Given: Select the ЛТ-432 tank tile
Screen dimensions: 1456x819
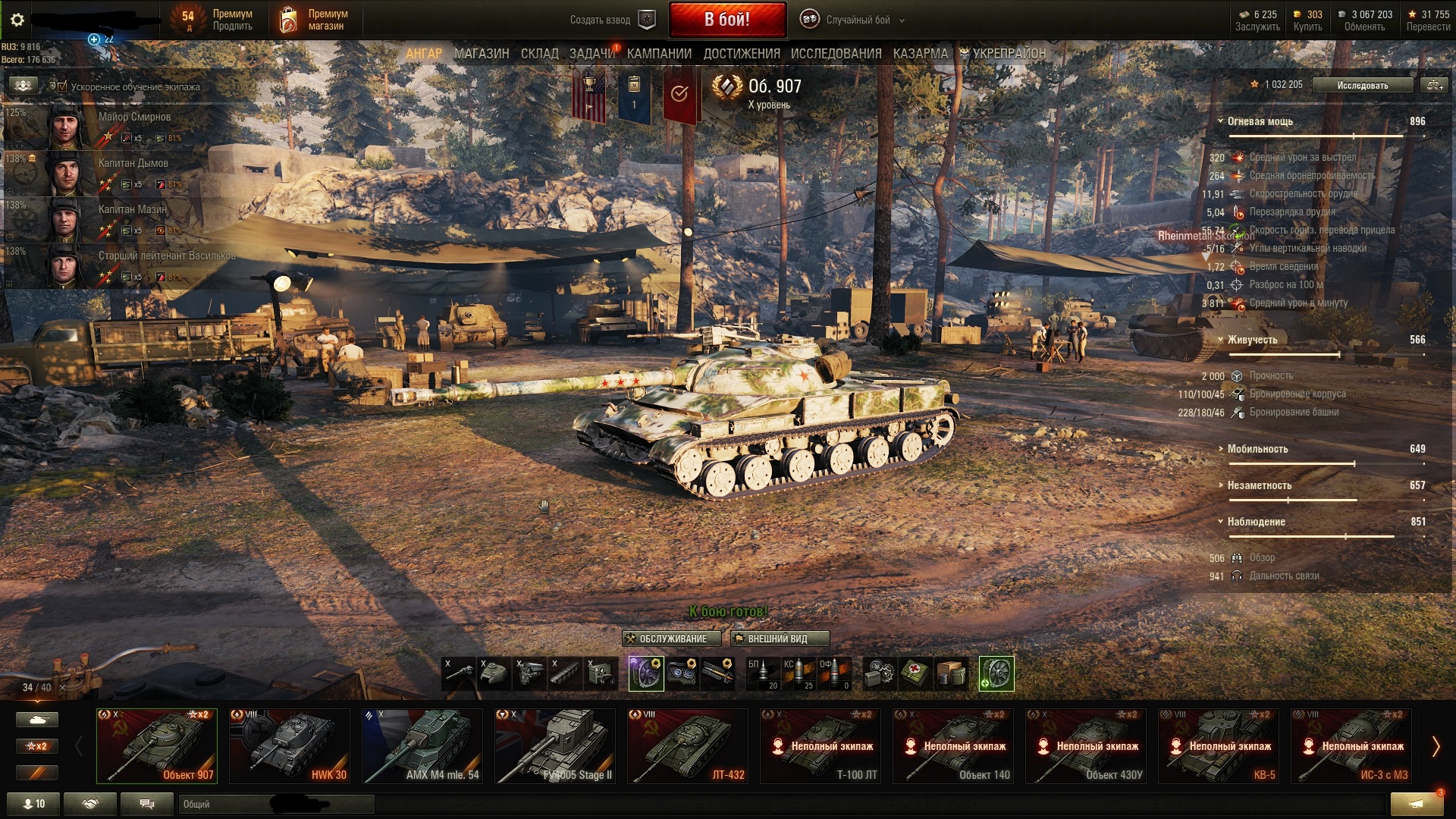Looking at the screenshot, I should point(687,745).
